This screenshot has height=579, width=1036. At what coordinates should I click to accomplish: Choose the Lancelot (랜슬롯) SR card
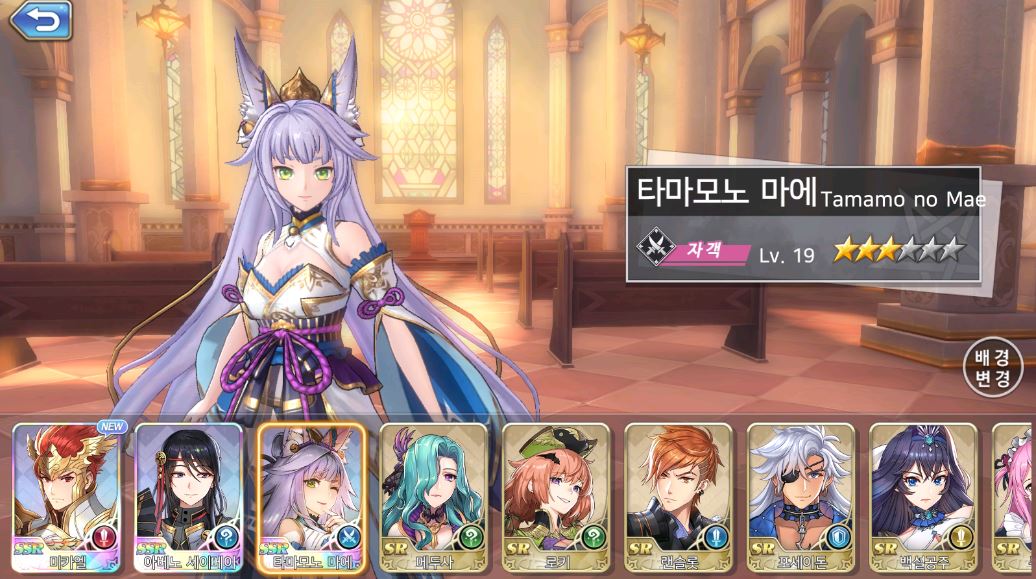tap(678, 497)
